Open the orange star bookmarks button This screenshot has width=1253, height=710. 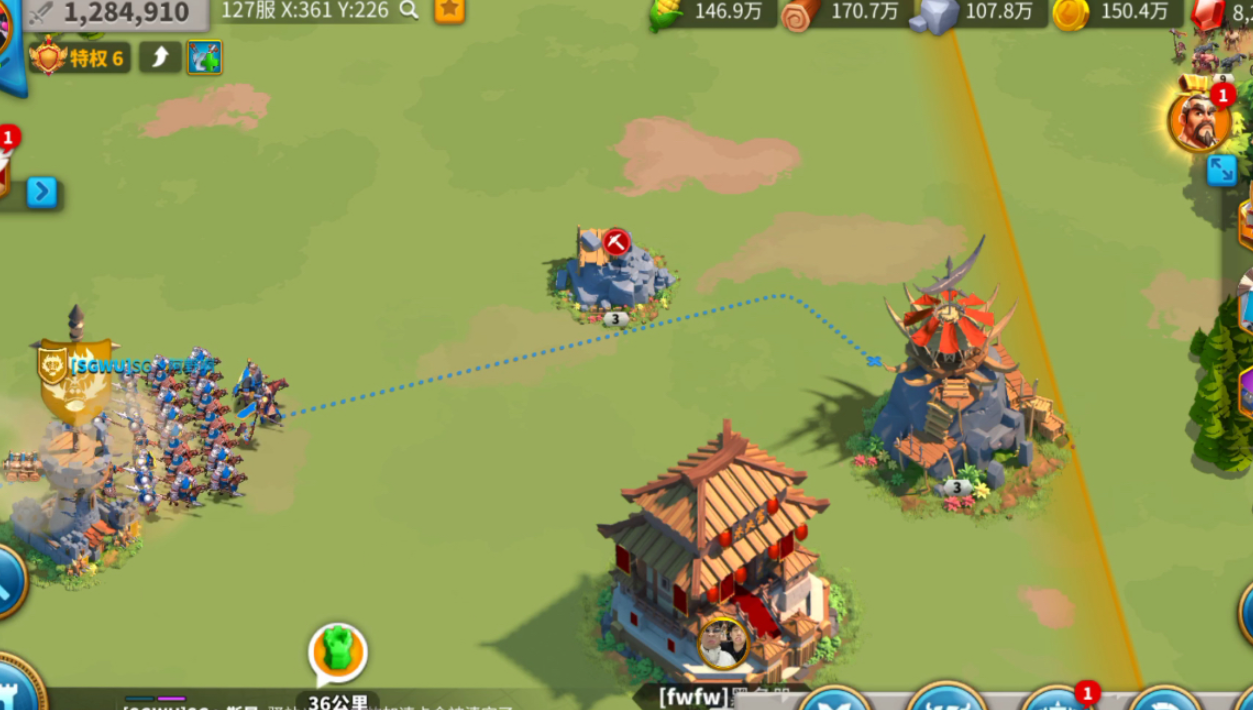[449, 10]
